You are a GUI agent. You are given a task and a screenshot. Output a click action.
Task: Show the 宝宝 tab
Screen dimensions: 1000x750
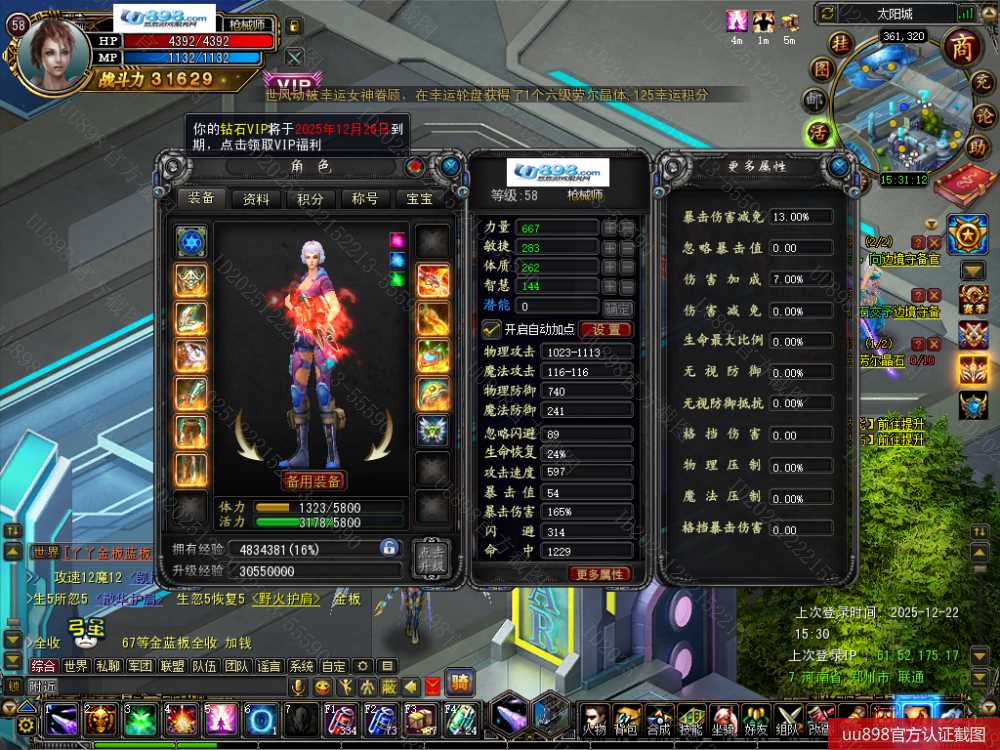[x=419, y=199]
